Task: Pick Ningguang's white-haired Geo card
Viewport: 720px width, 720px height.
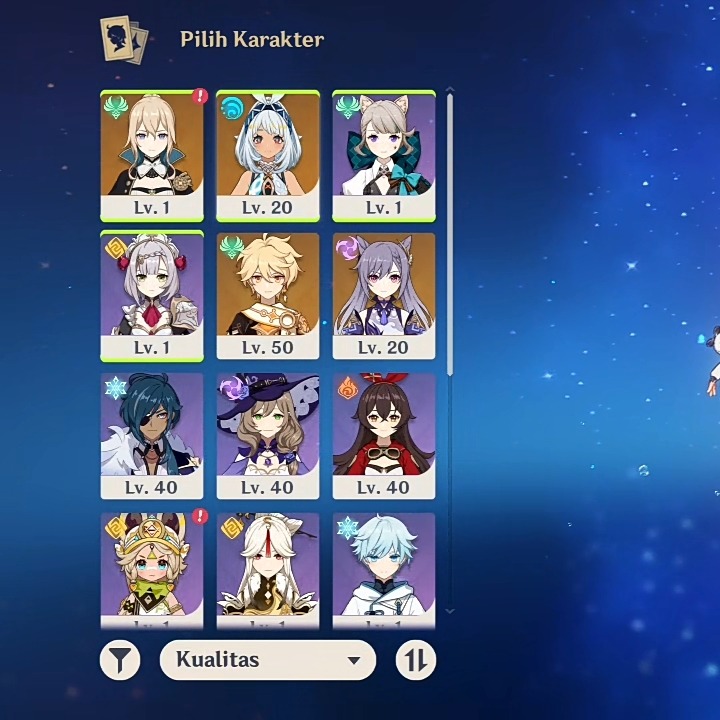Action: tap(268, 565)
